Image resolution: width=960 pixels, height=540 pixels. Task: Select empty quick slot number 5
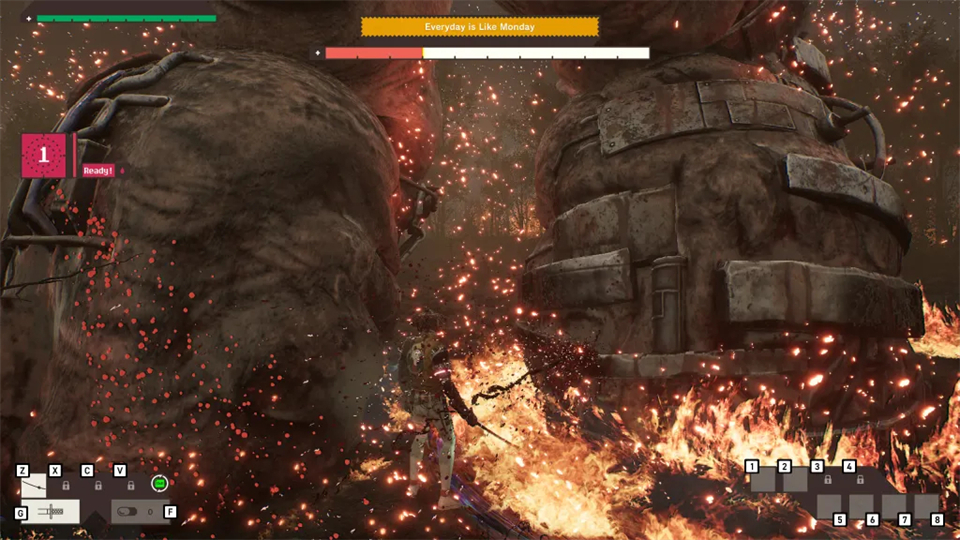click(x=829, y=506)
